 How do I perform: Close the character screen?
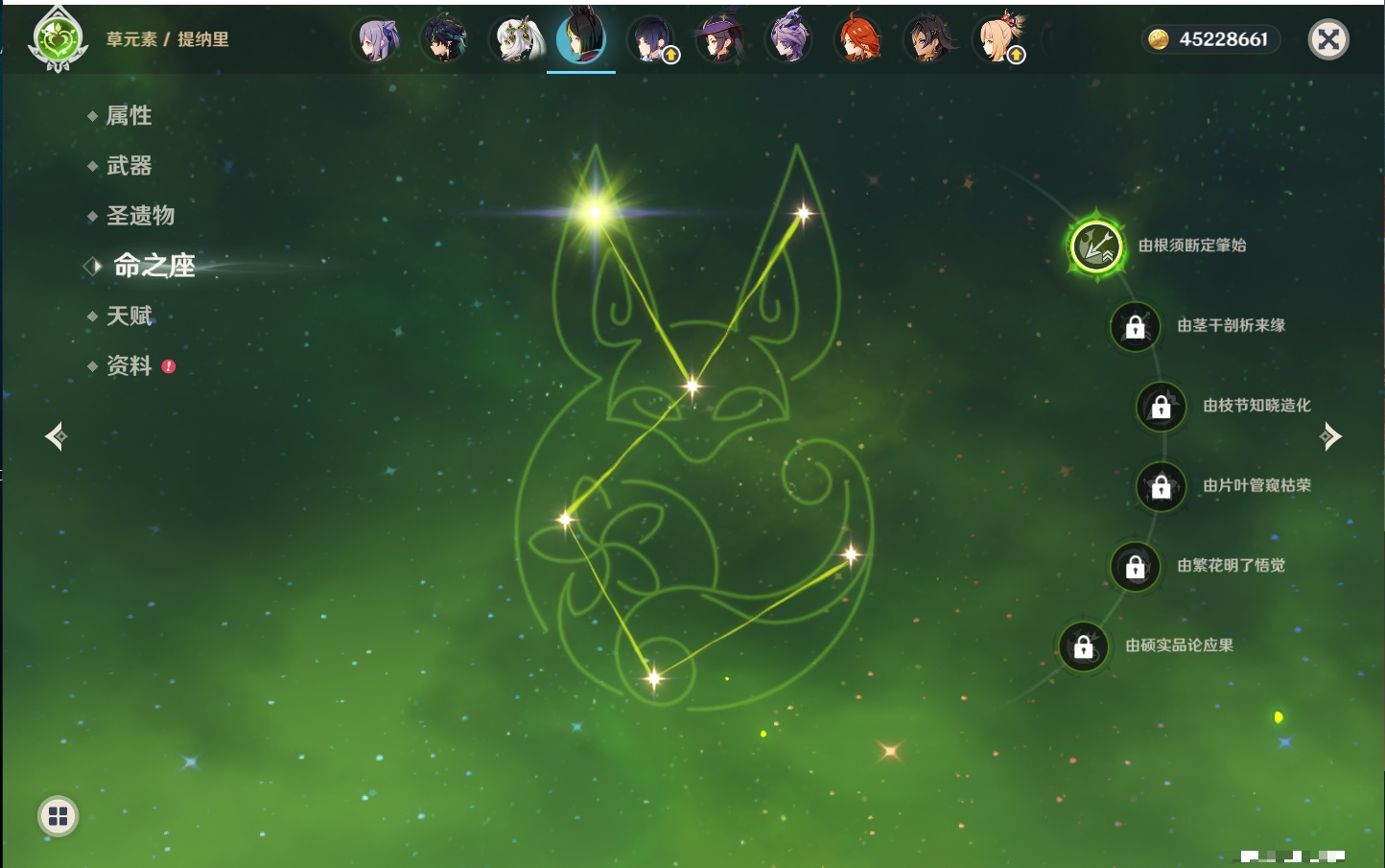1328,39
